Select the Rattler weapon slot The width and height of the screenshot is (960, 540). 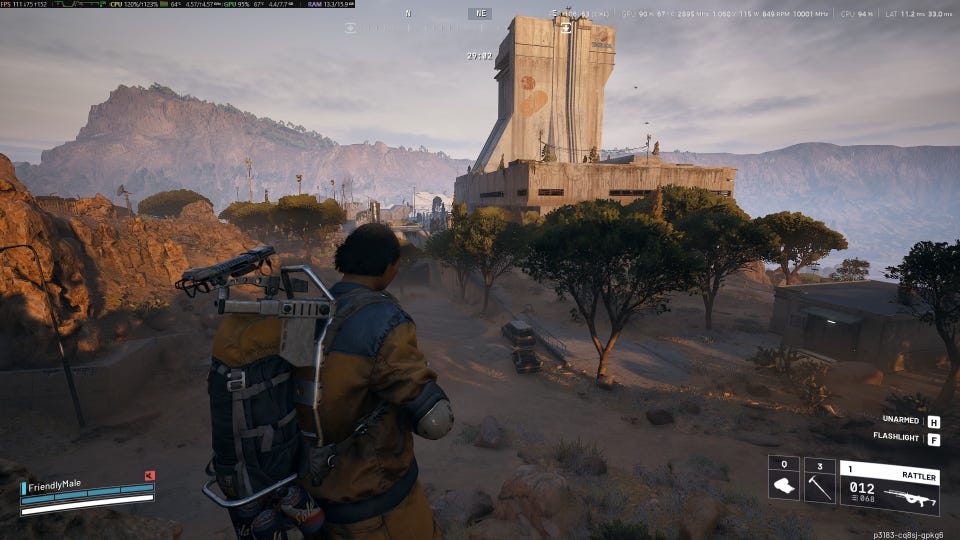pos(889,487)
